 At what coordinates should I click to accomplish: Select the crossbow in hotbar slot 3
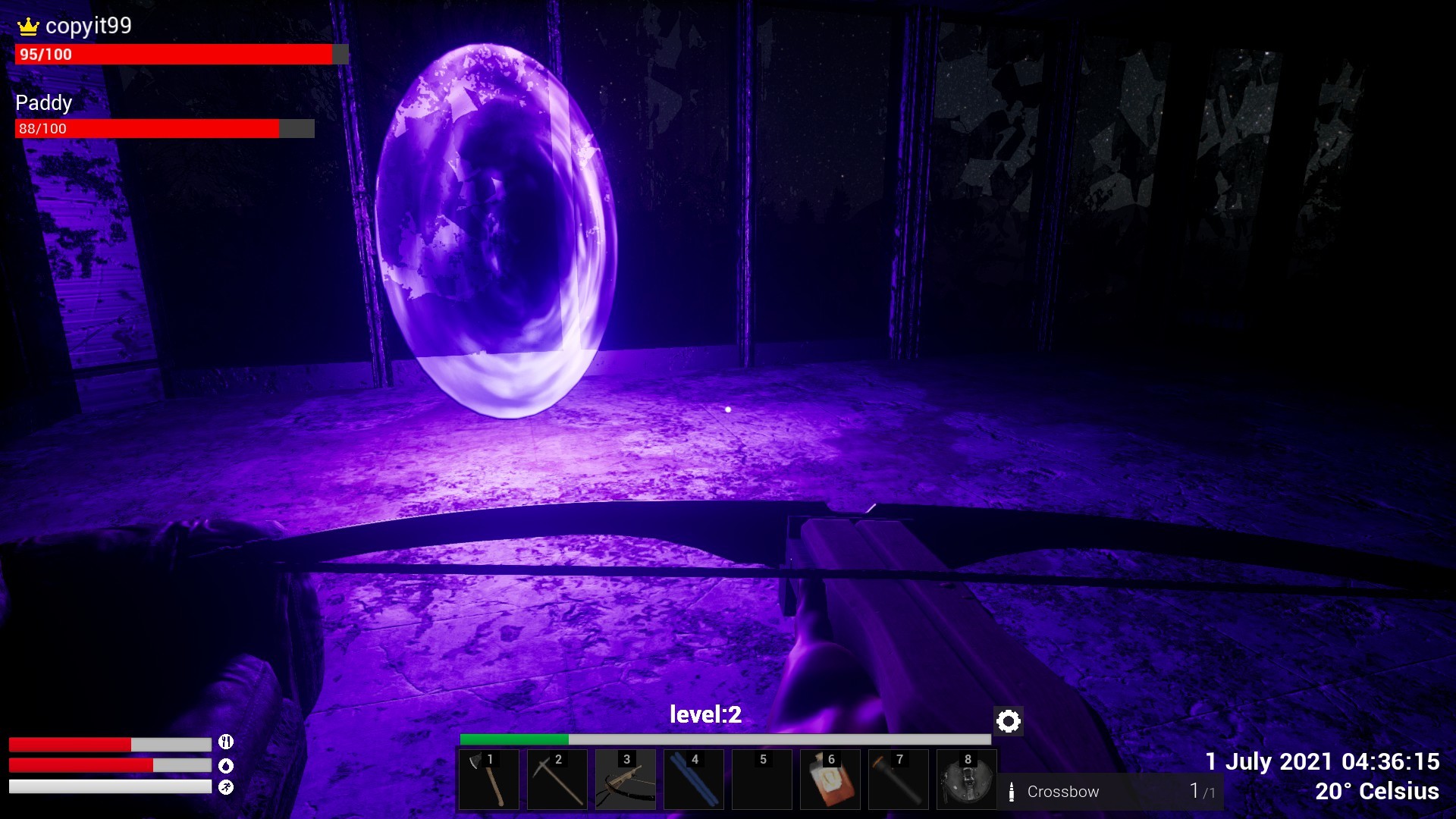point(625,780)
